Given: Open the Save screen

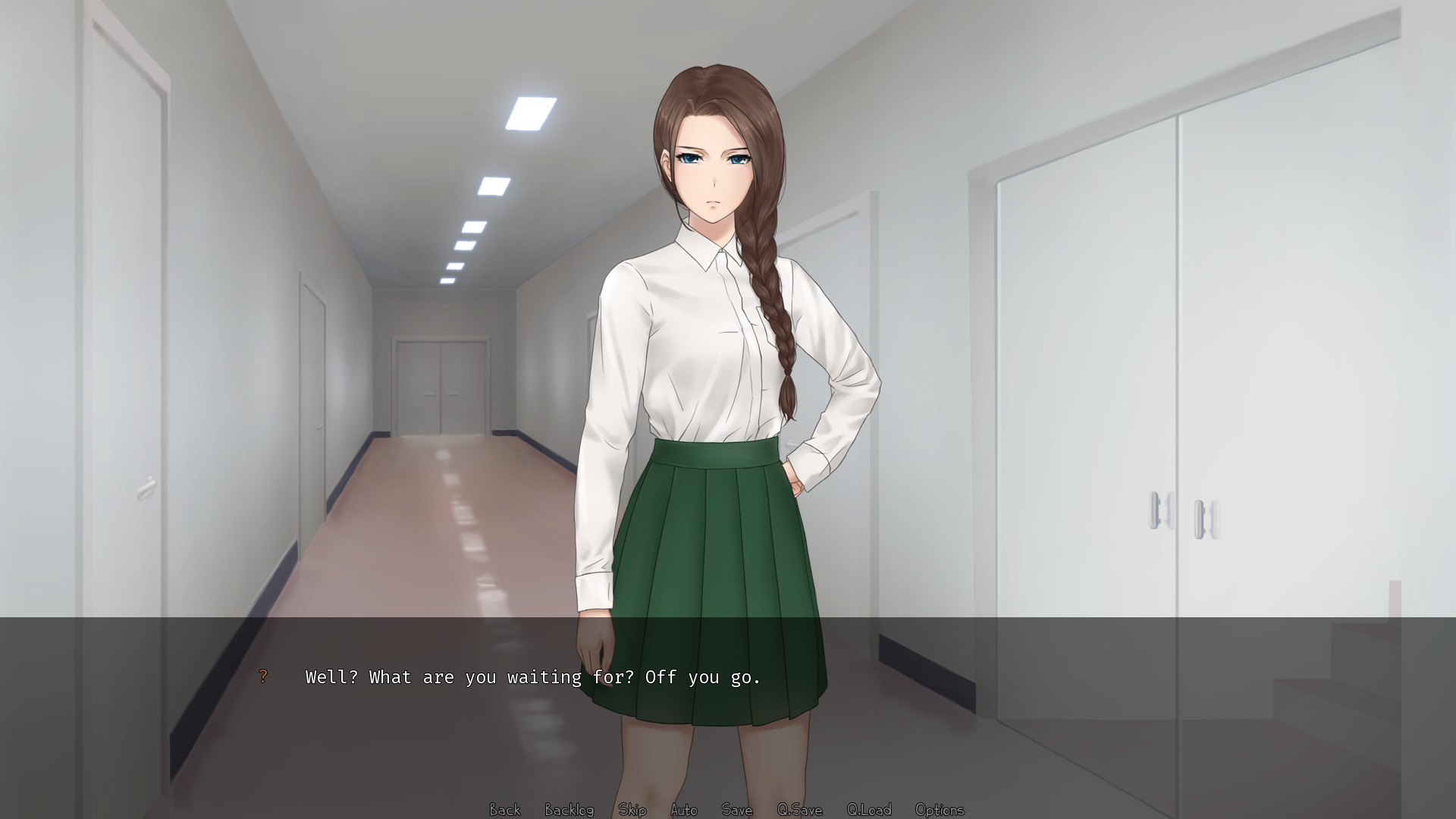Looking at the screenshot, I should (x=736, y=810).
